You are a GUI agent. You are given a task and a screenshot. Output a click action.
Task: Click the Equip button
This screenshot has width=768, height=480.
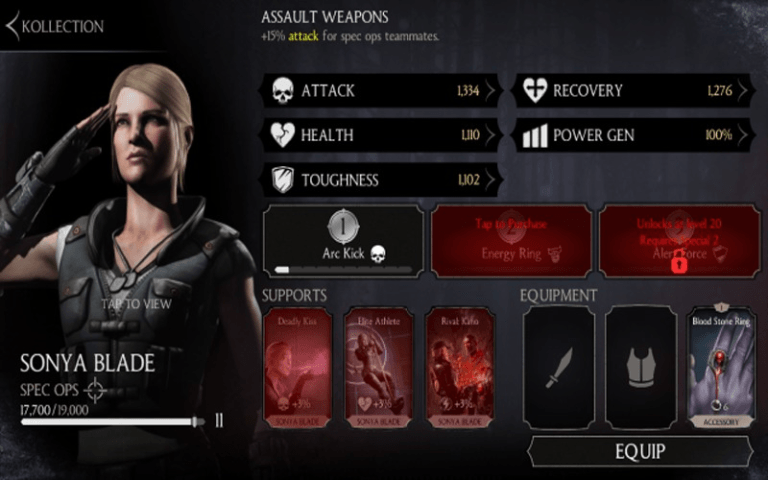[640, 451]
